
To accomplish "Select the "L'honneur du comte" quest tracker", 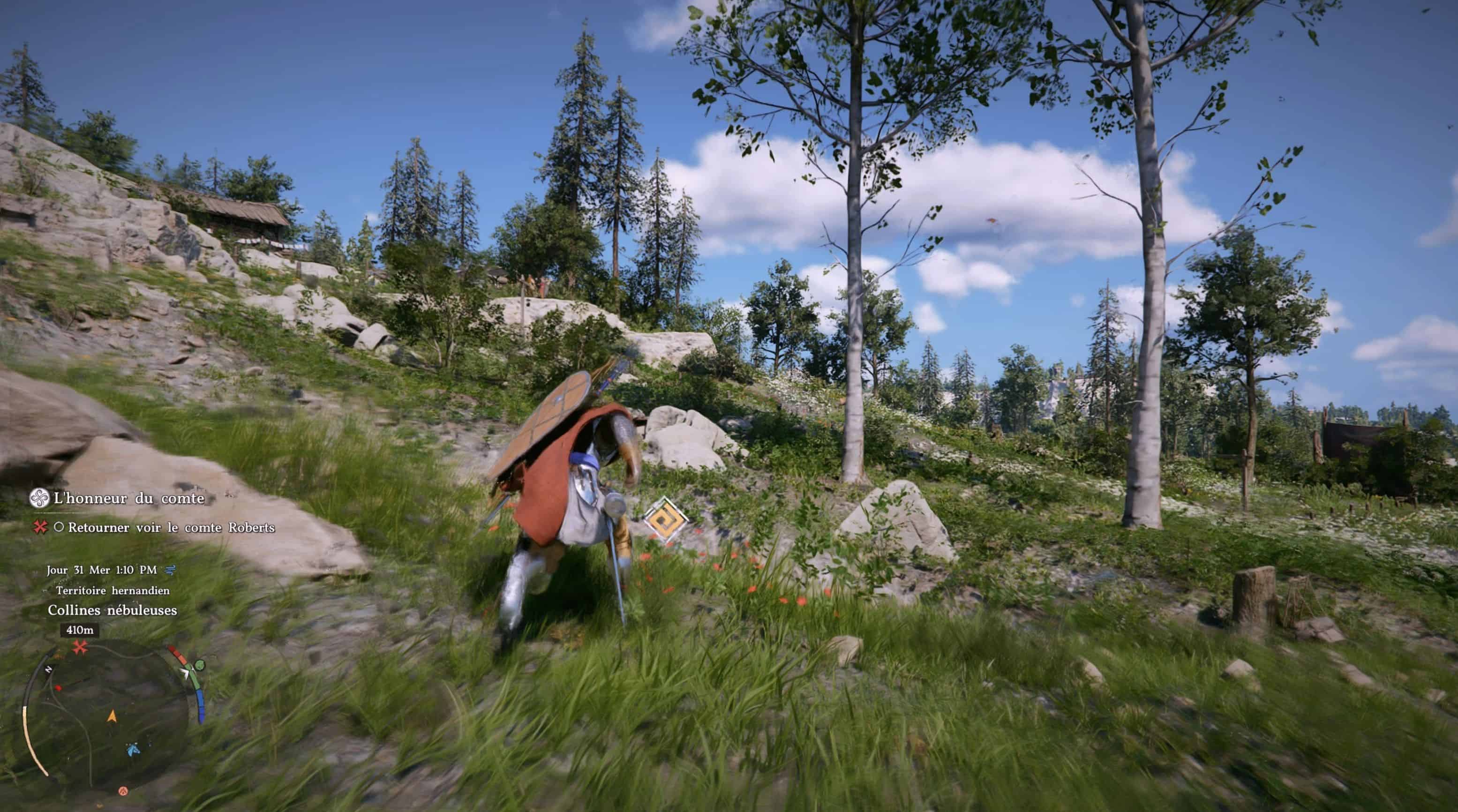I will coord(128,498).
